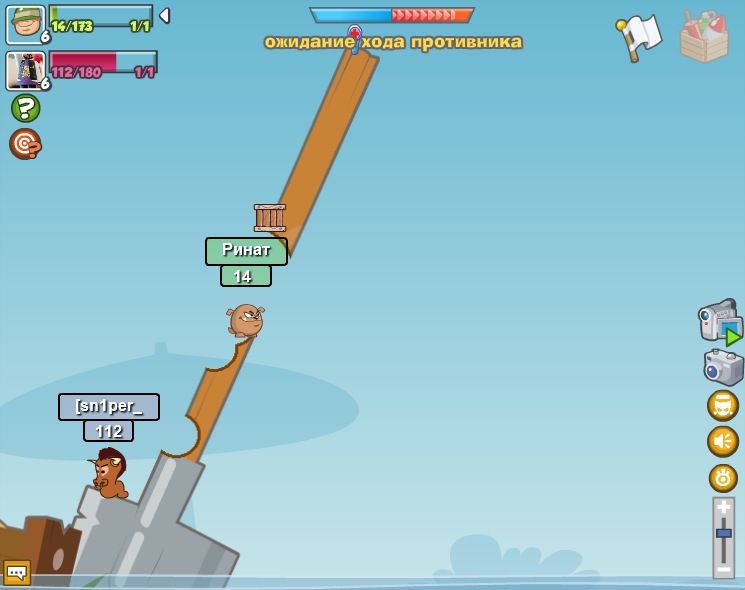Start video recording with camcorder icon
Viewport: 745px width, 590px height.
[x=719, y=321]
